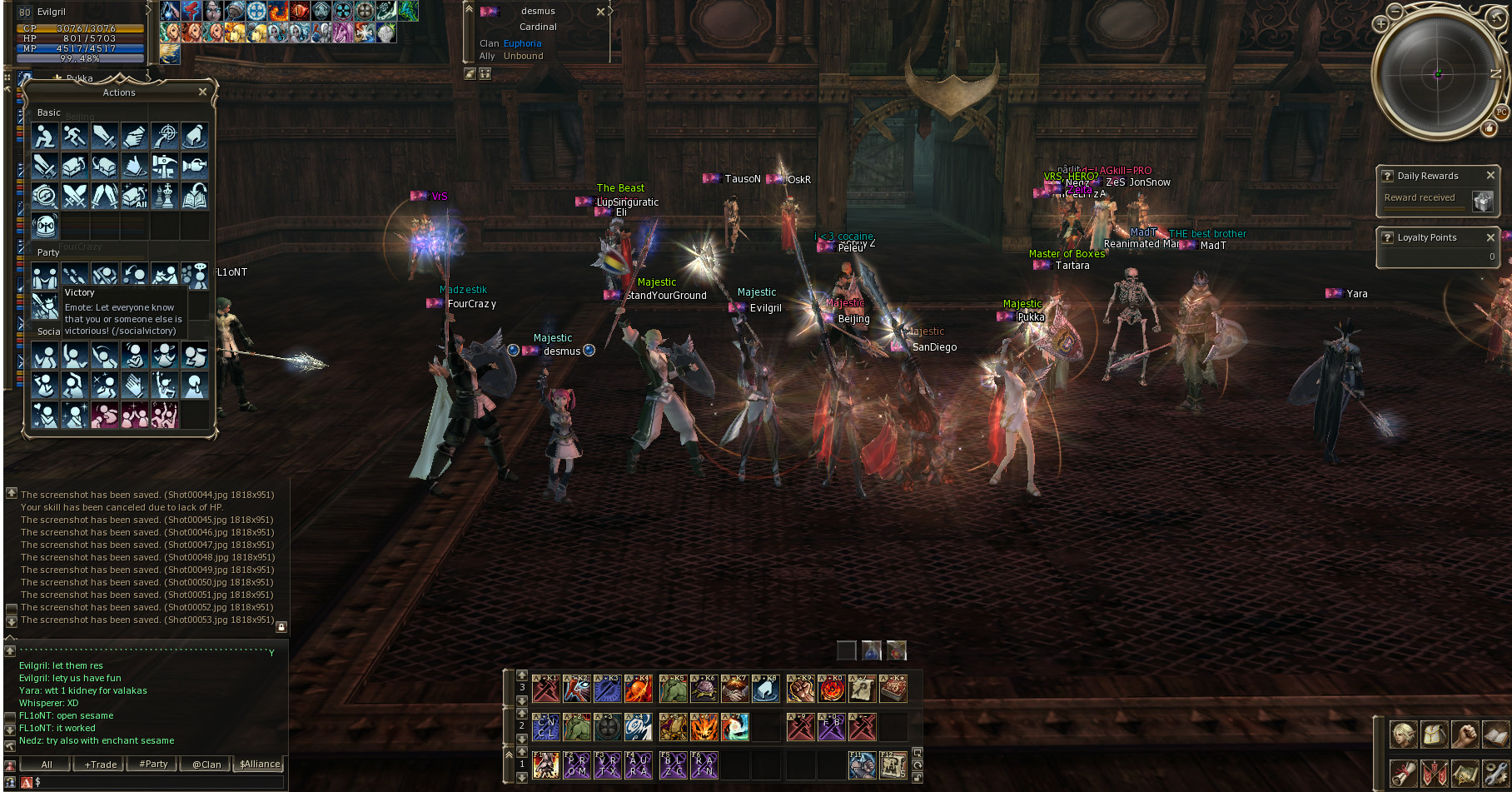1512x792 pixels.
Task: Click the Sit/Stand action icon
Action: [x=45, y=136]
